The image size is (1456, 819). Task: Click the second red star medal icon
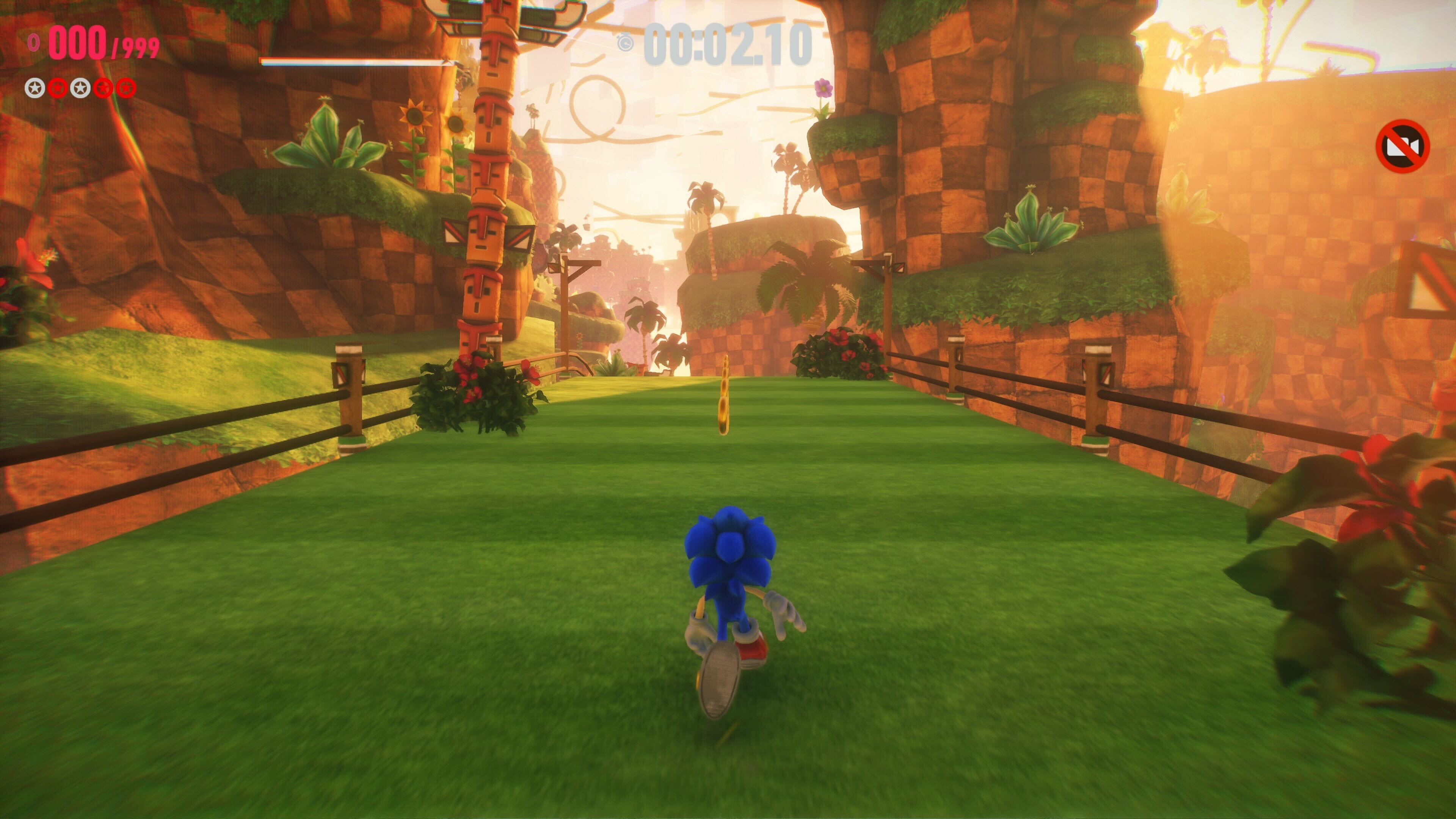58,89
